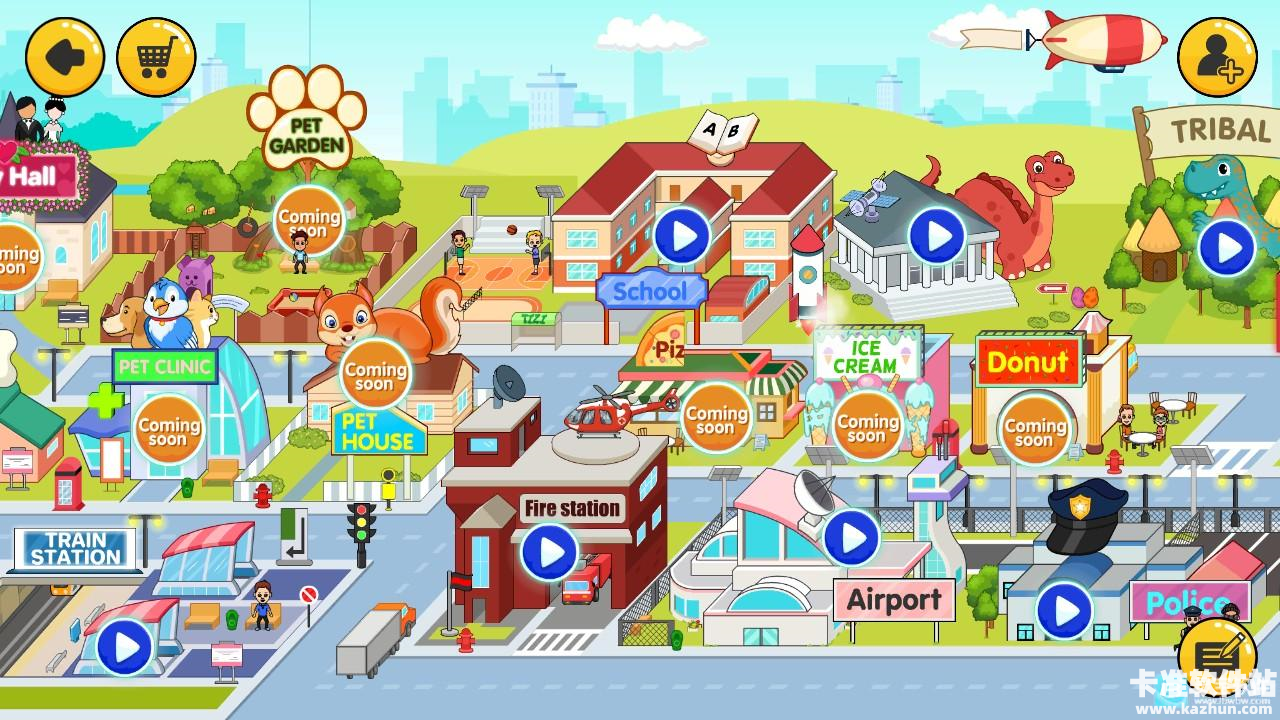Click Coming soon on the Pet Clinic
This screenshot has height=720, width=1280.
pos(167,428)
